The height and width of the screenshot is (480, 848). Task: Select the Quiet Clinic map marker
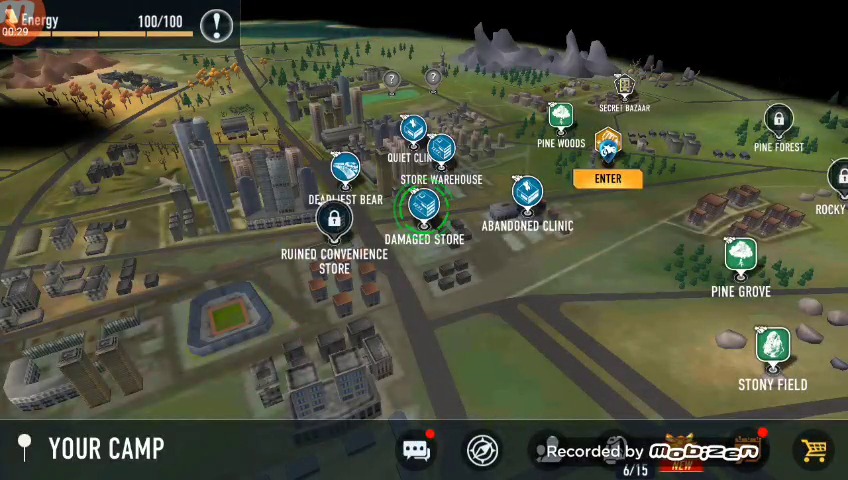tap(412, 130)
